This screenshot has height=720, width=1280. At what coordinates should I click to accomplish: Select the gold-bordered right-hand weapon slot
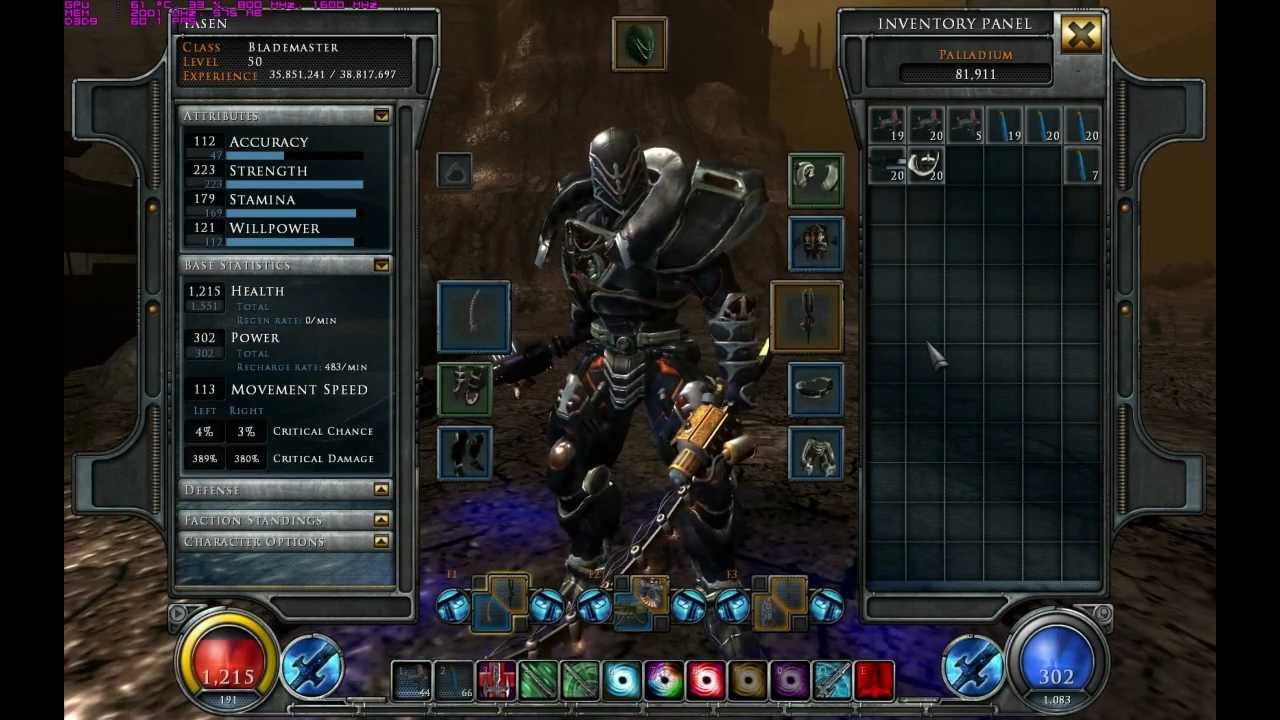807,317
